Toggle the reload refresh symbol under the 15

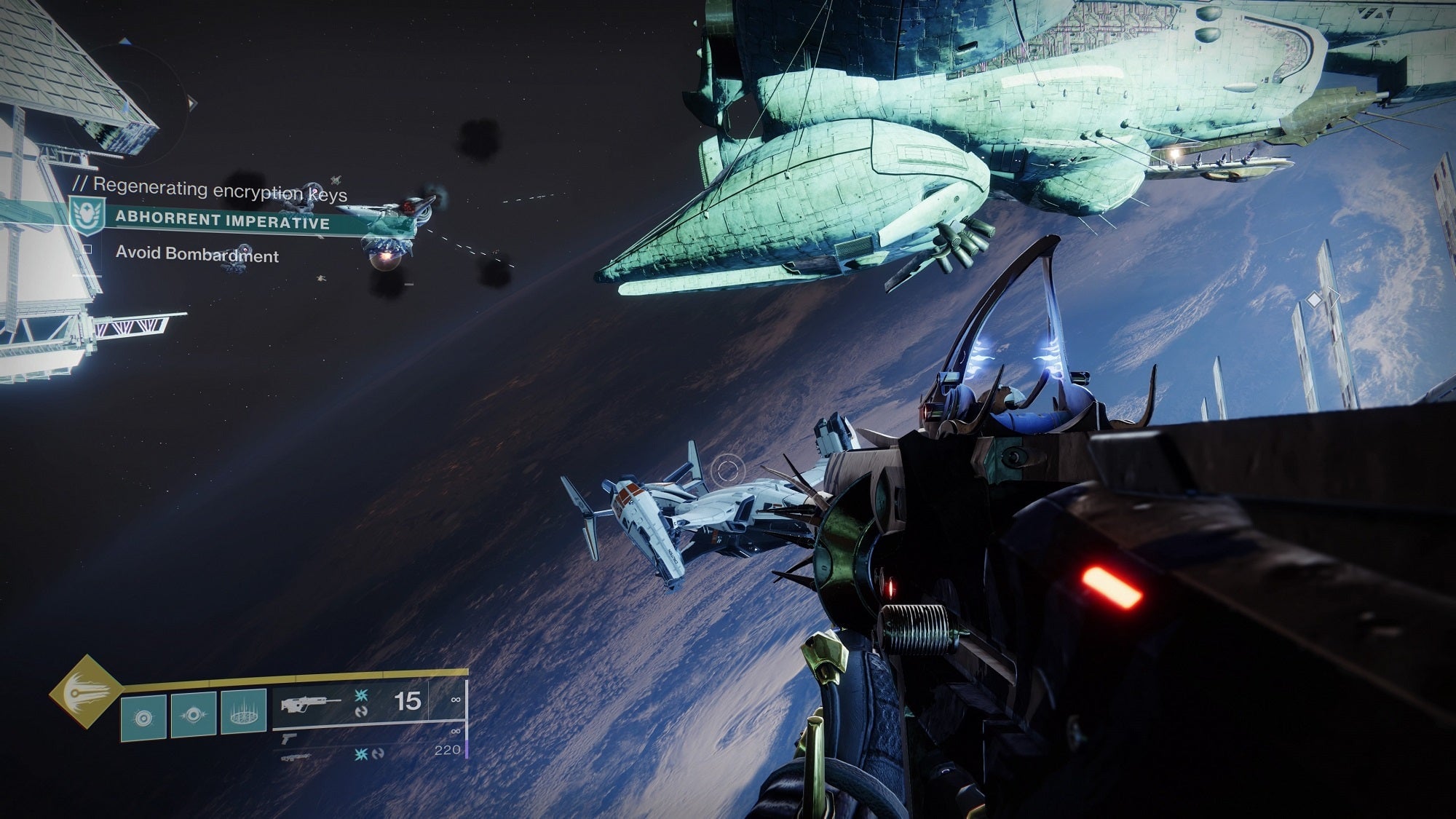tap(362, 711)
